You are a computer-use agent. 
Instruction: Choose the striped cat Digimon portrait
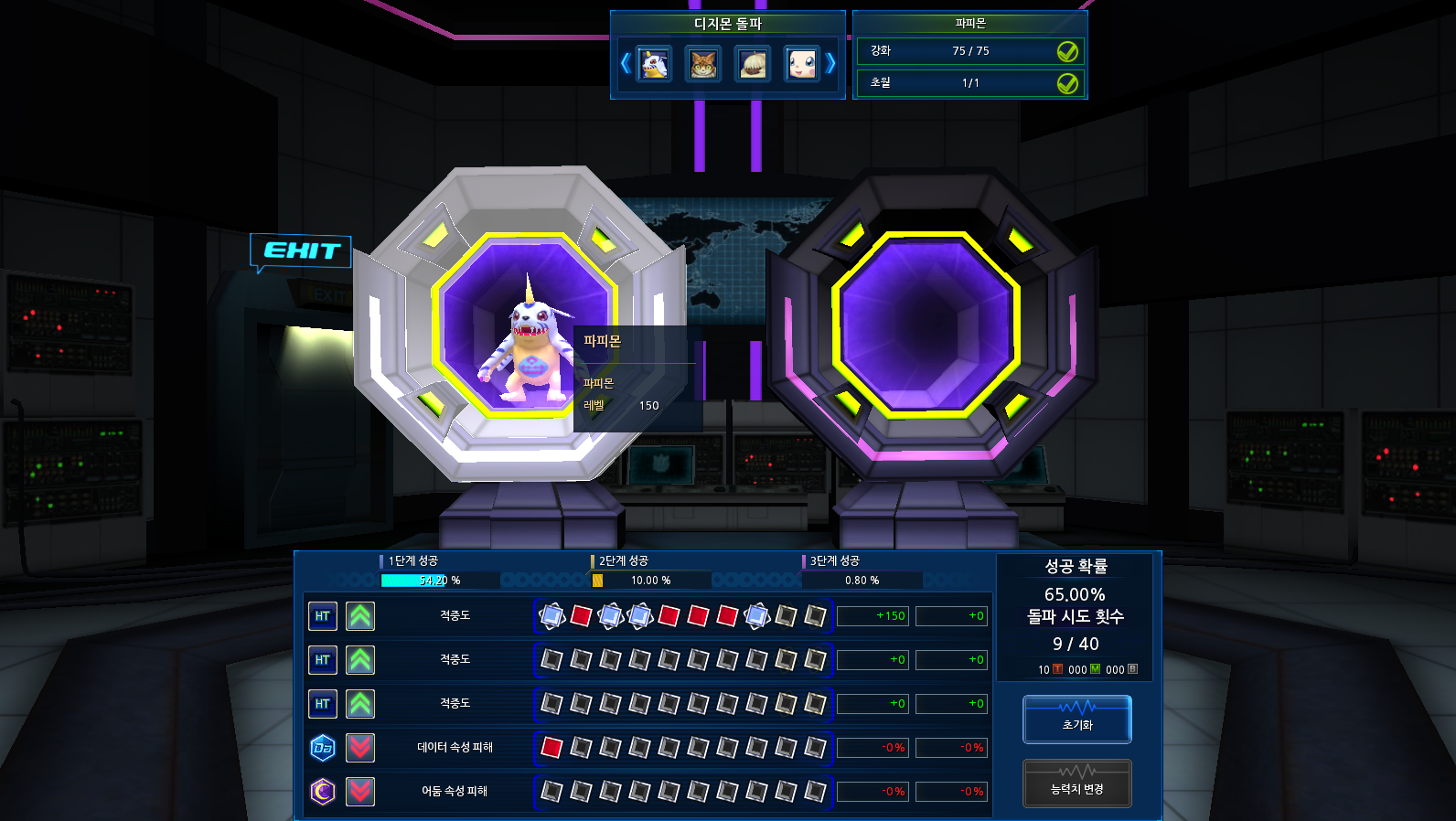703,64
